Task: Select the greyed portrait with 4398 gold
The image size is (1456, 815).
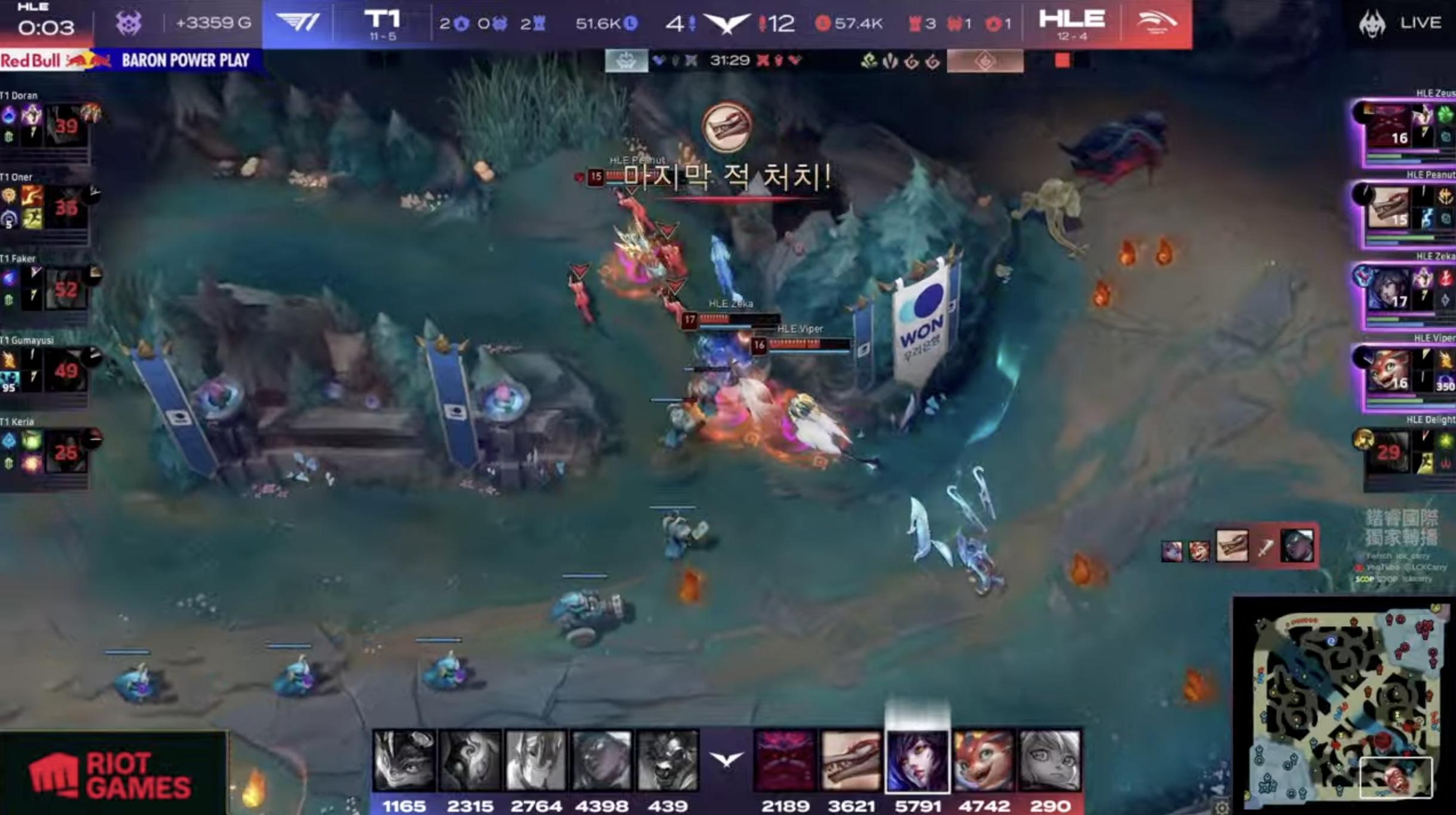Action: coord(601,761)
